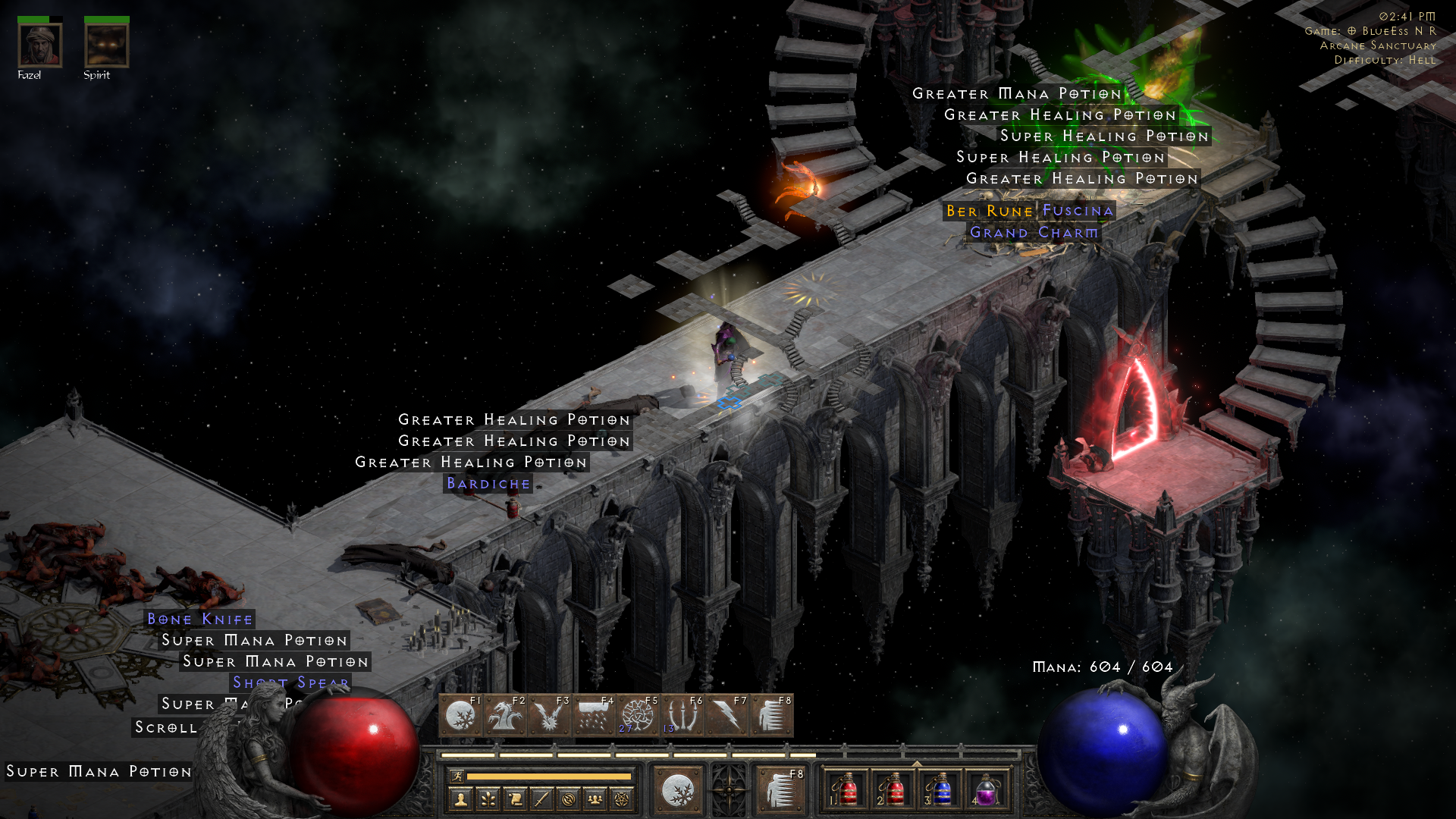The height and width of the screenshot is (819, 1456).
Task: Pick up the Grand Charm label
Action: (1034, 233)
